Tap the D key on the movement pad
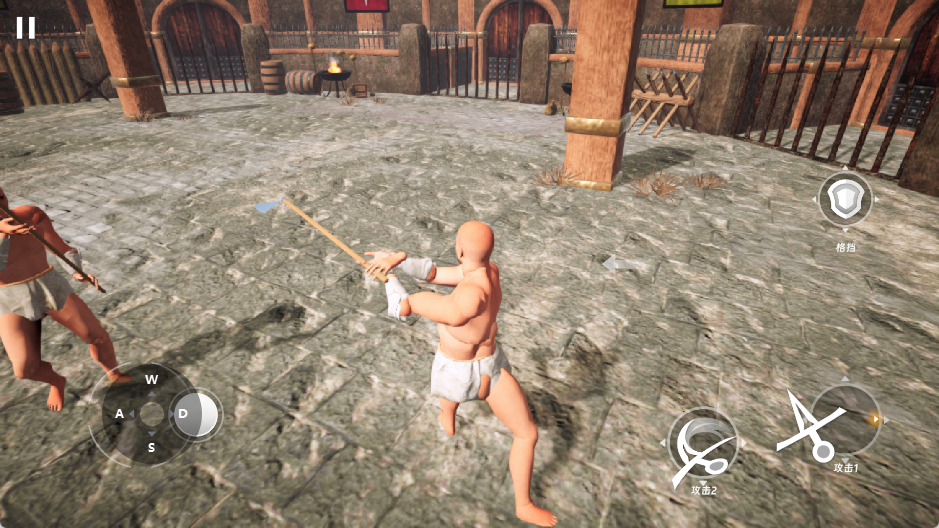939x528 pixels. click(x=184, y=413)
